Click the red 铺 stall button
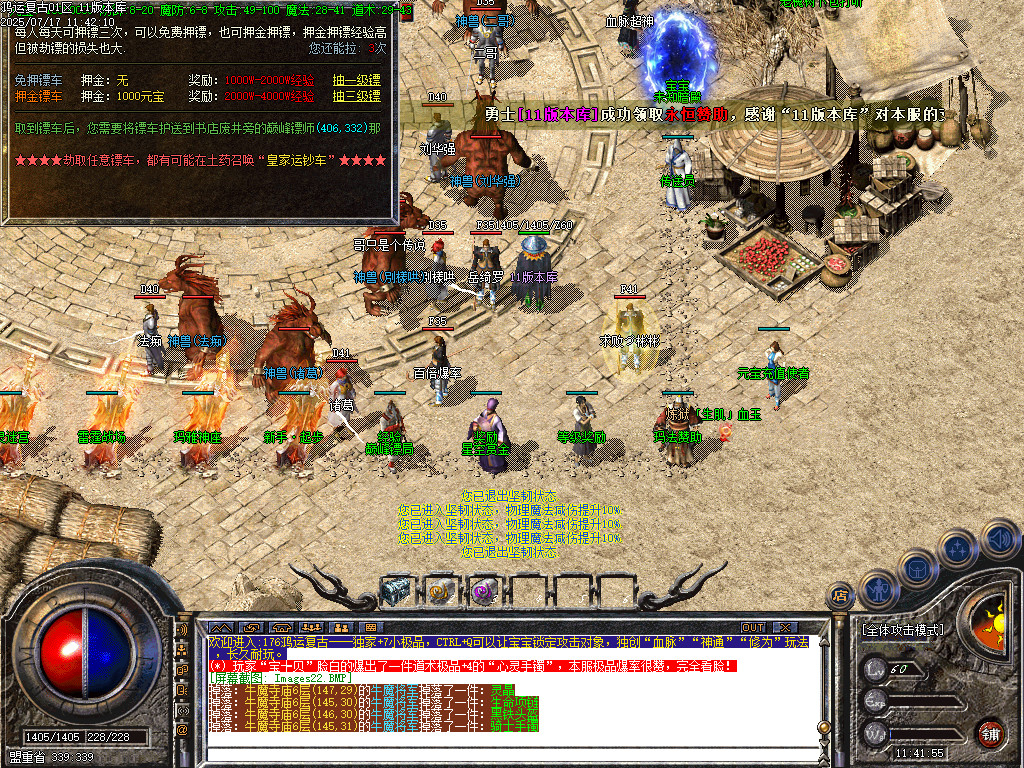Screen dimensions: 1024x768 click(990, 733)
